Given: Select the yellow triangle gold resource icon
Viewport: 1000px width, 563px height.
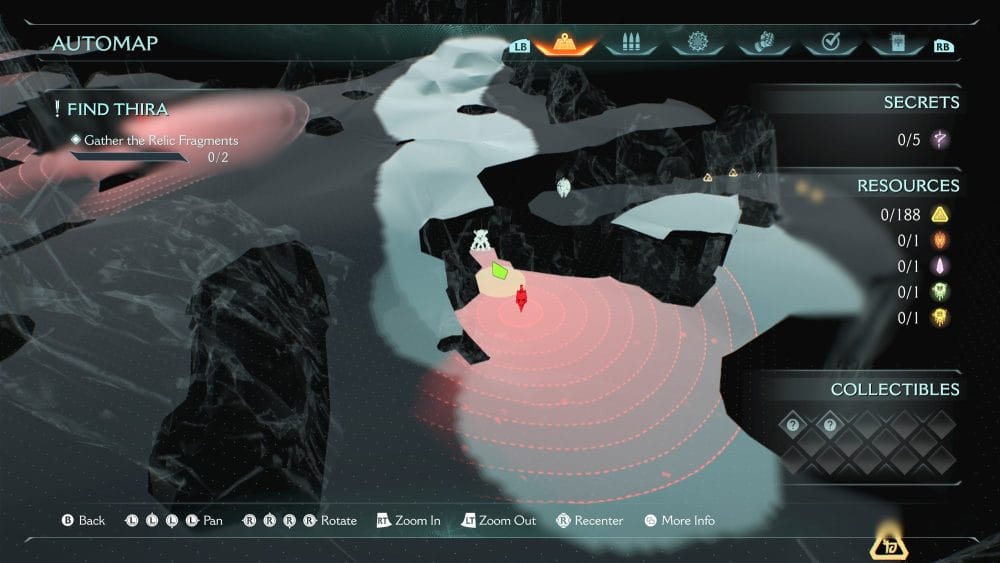Looking at the screenshot, I should pyautogui.click(x=940, y=214).
